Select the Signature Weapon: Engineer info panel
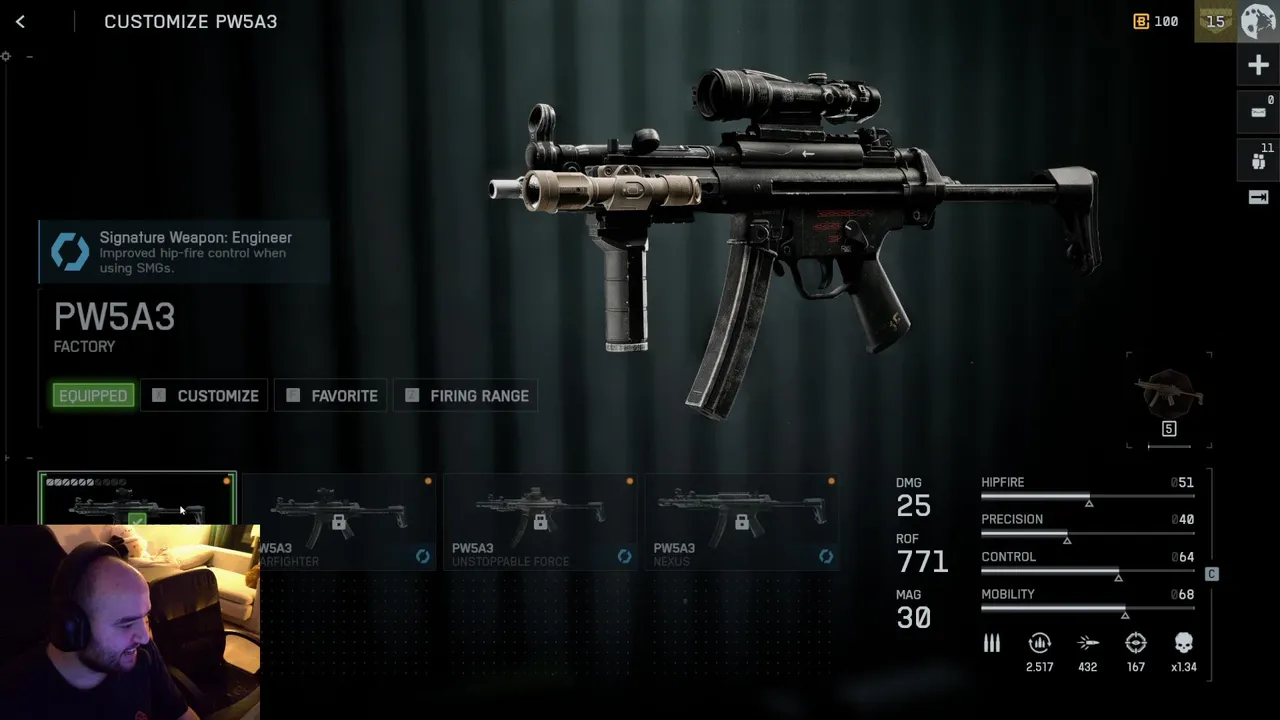 [x=184, y=252]
